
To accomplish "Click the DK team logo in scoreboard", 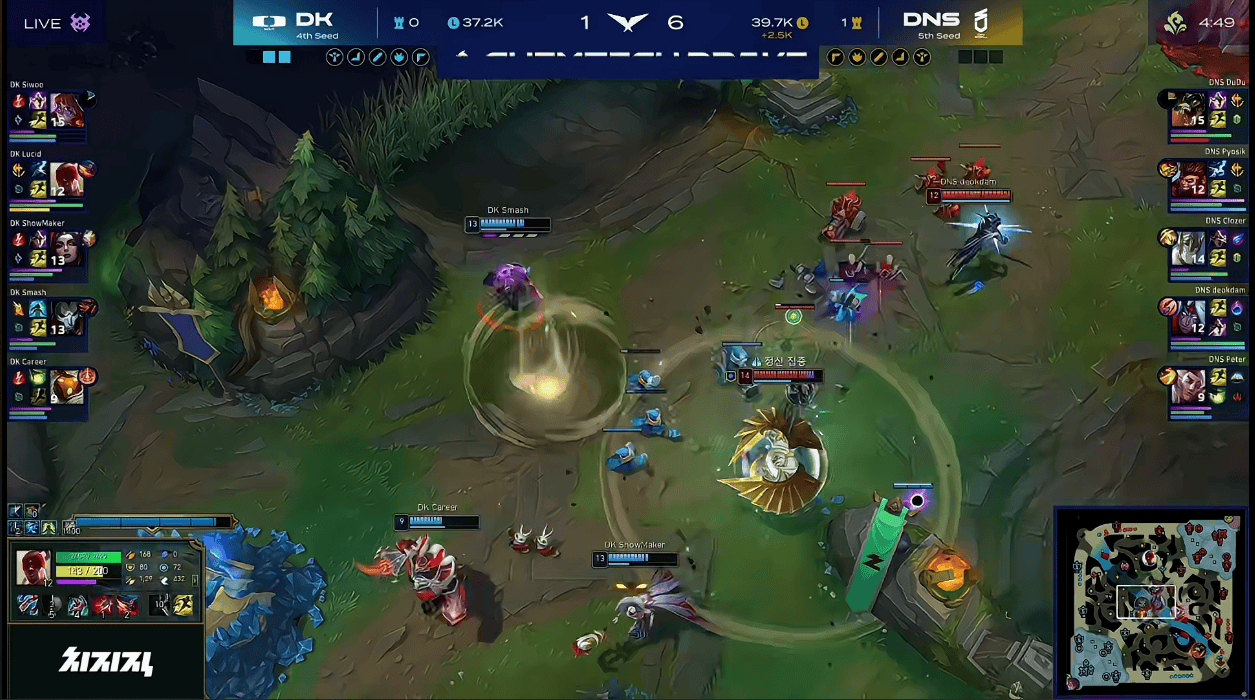I will point(269,21).
